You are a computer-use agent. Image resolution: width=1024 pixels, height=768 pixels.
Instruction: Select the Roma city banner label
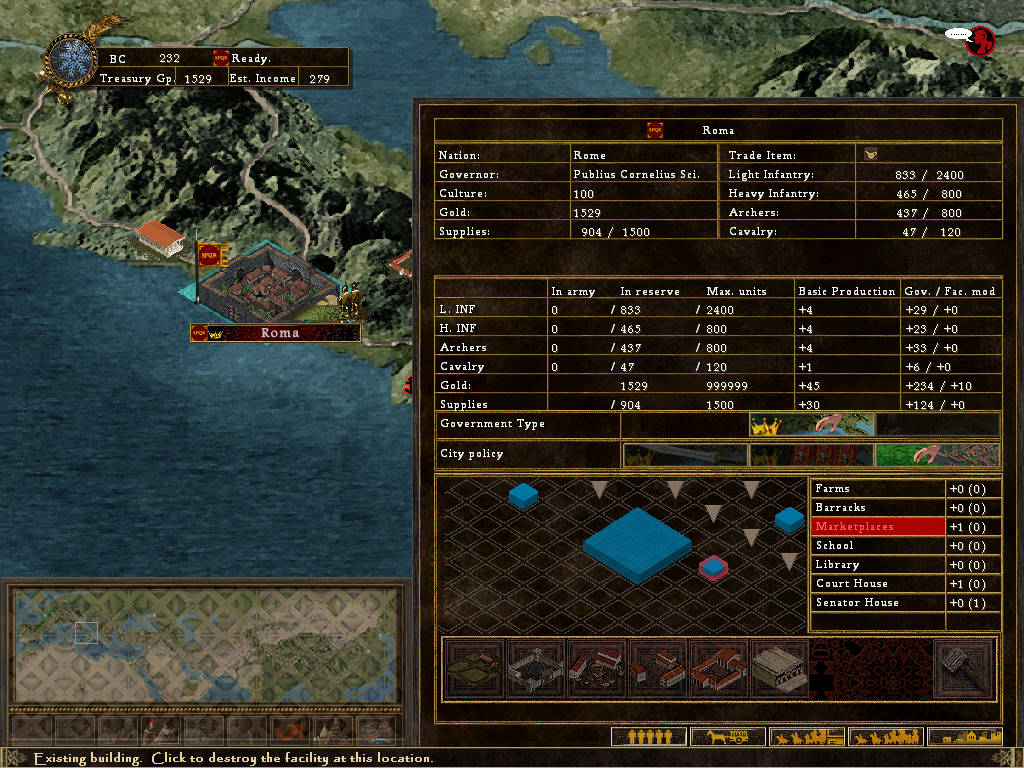[276, 333]
